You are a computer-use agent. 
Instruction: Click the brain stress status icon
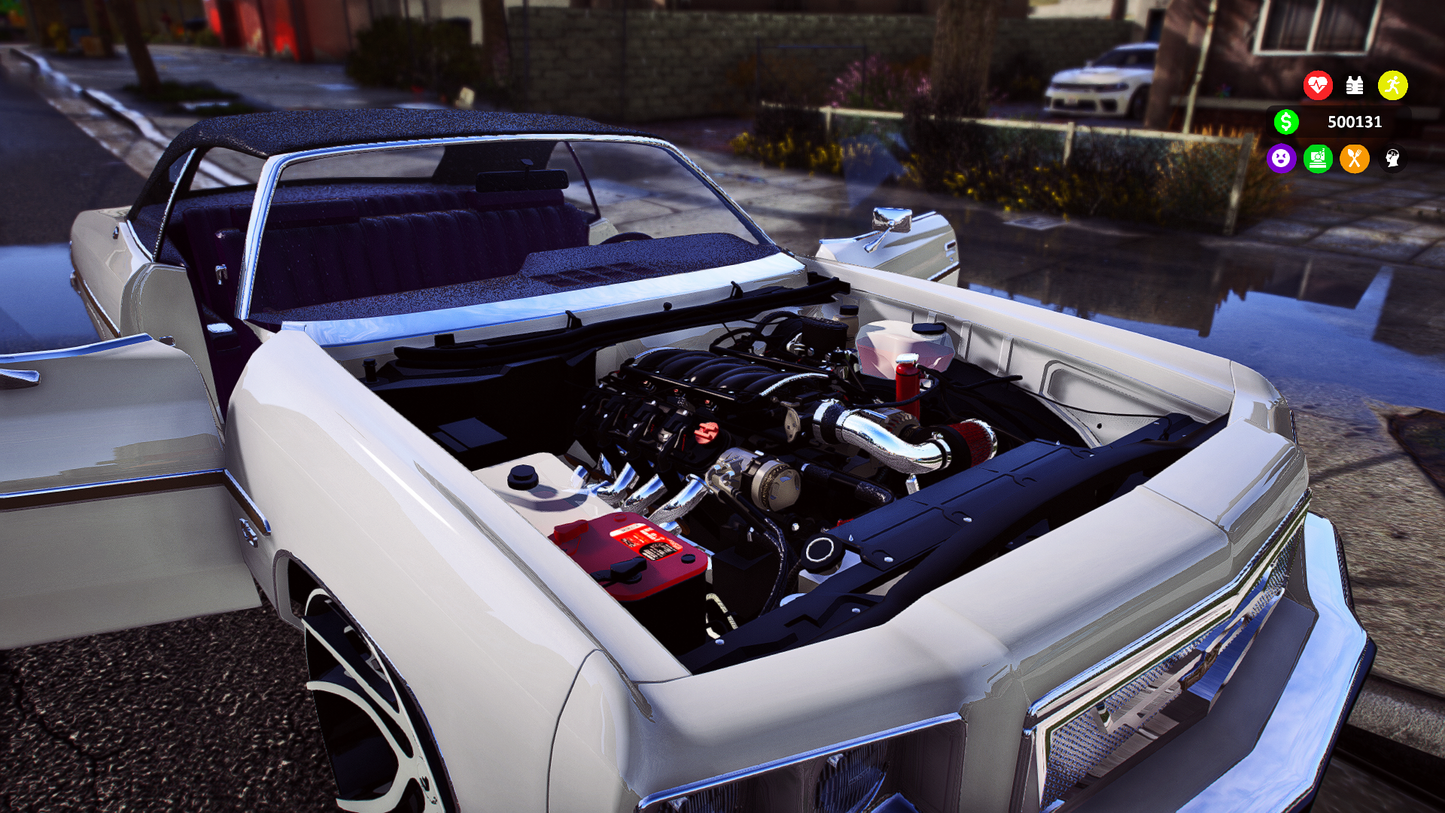1391,158
